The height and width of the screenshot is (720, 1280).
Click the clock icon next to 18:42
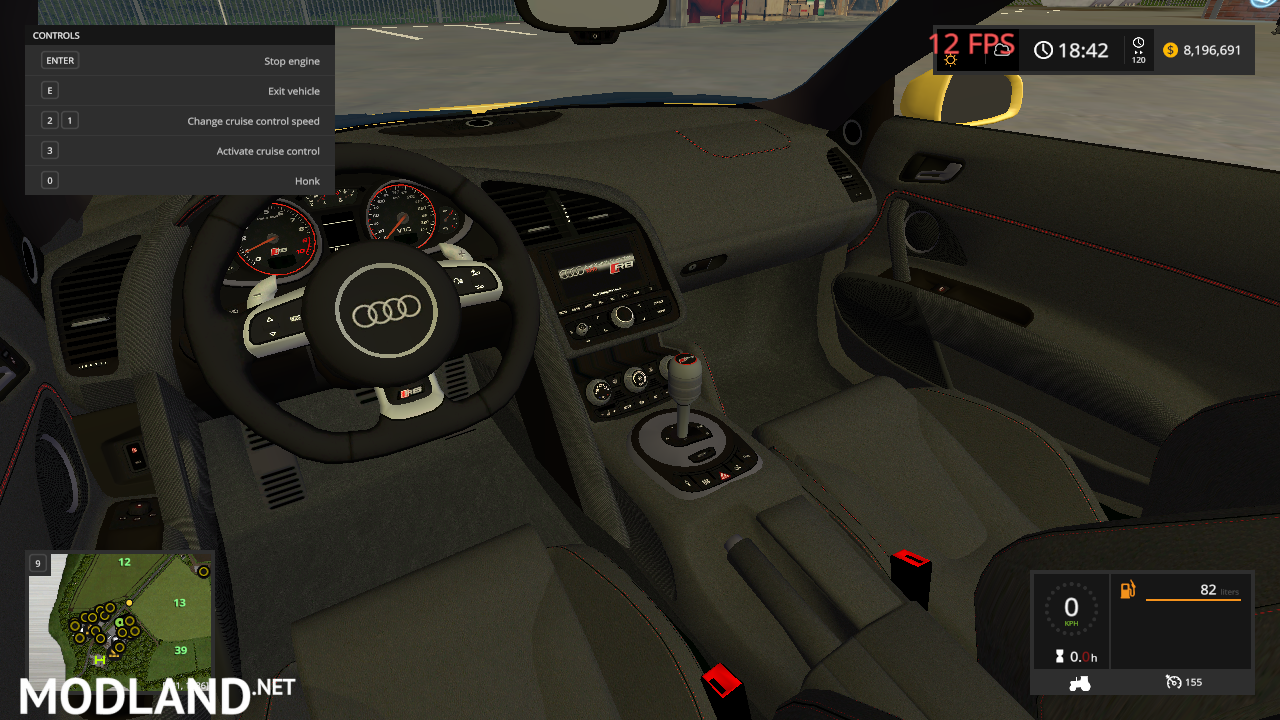(x=1044, y=50)
